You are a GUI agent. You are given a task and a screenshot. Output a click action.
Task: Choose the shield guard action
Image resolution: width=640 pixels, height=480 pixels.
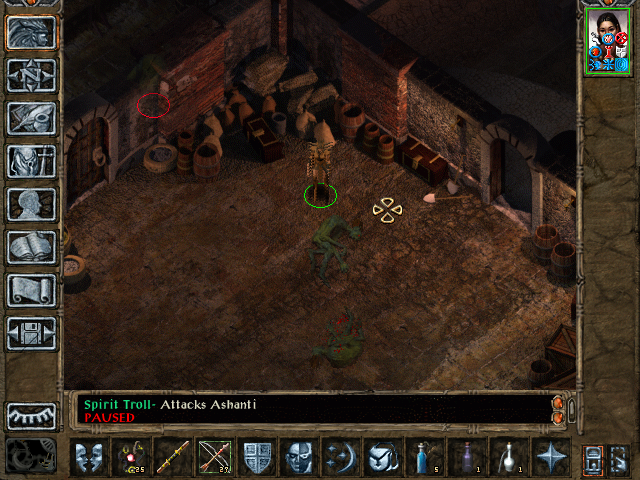coord(257,457)
